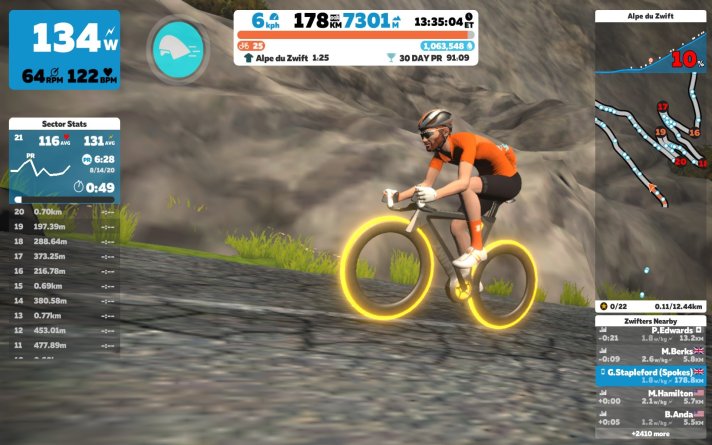Viewport: 712px width, 445px height.
Task: Activate the aero helmet power-up
Action: coord(177,46)
